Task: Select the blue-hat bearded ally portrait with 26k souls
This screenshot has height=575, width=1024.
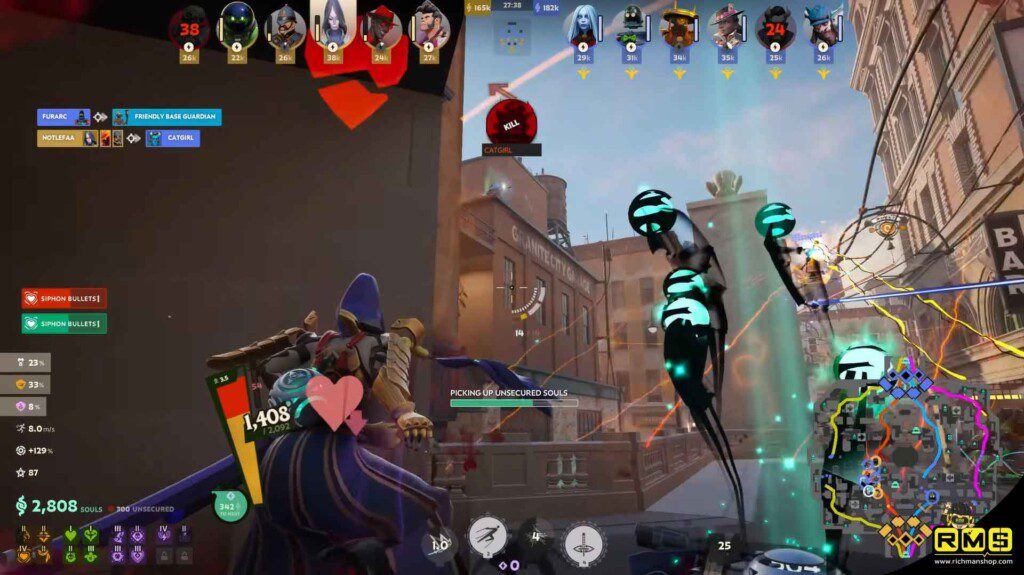Action: tap(824, 27)
